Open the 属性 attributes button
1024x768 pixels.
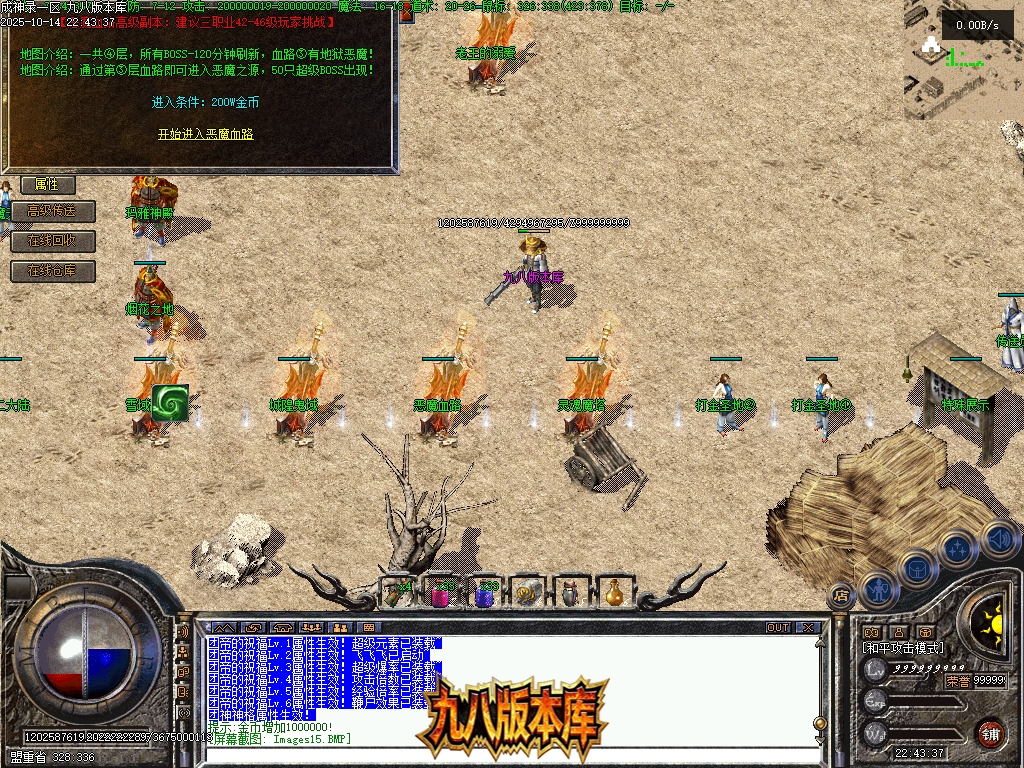pyautogui.click(x=47, y=184)
